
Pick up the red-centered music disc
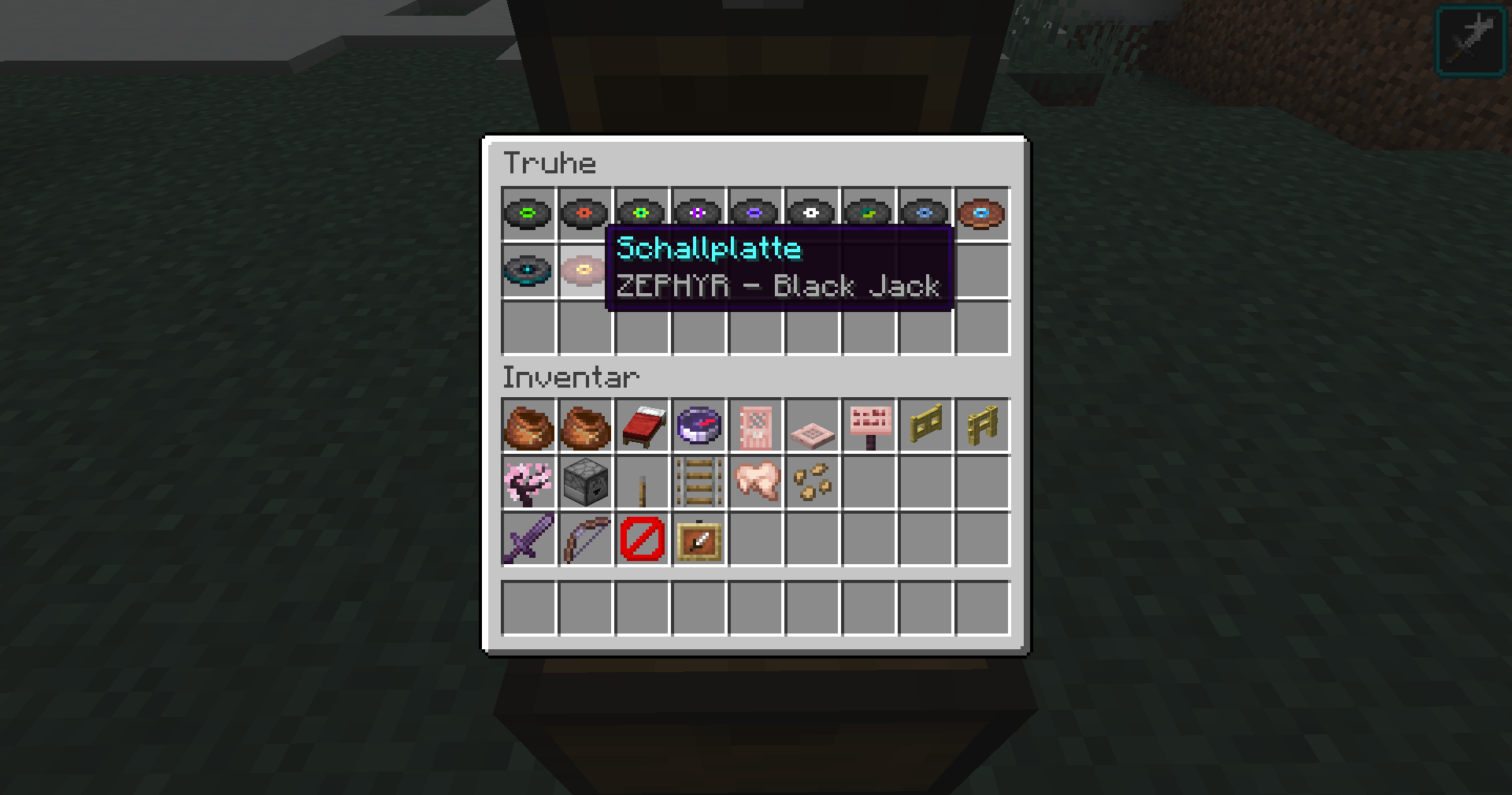[x=584, y=211]
